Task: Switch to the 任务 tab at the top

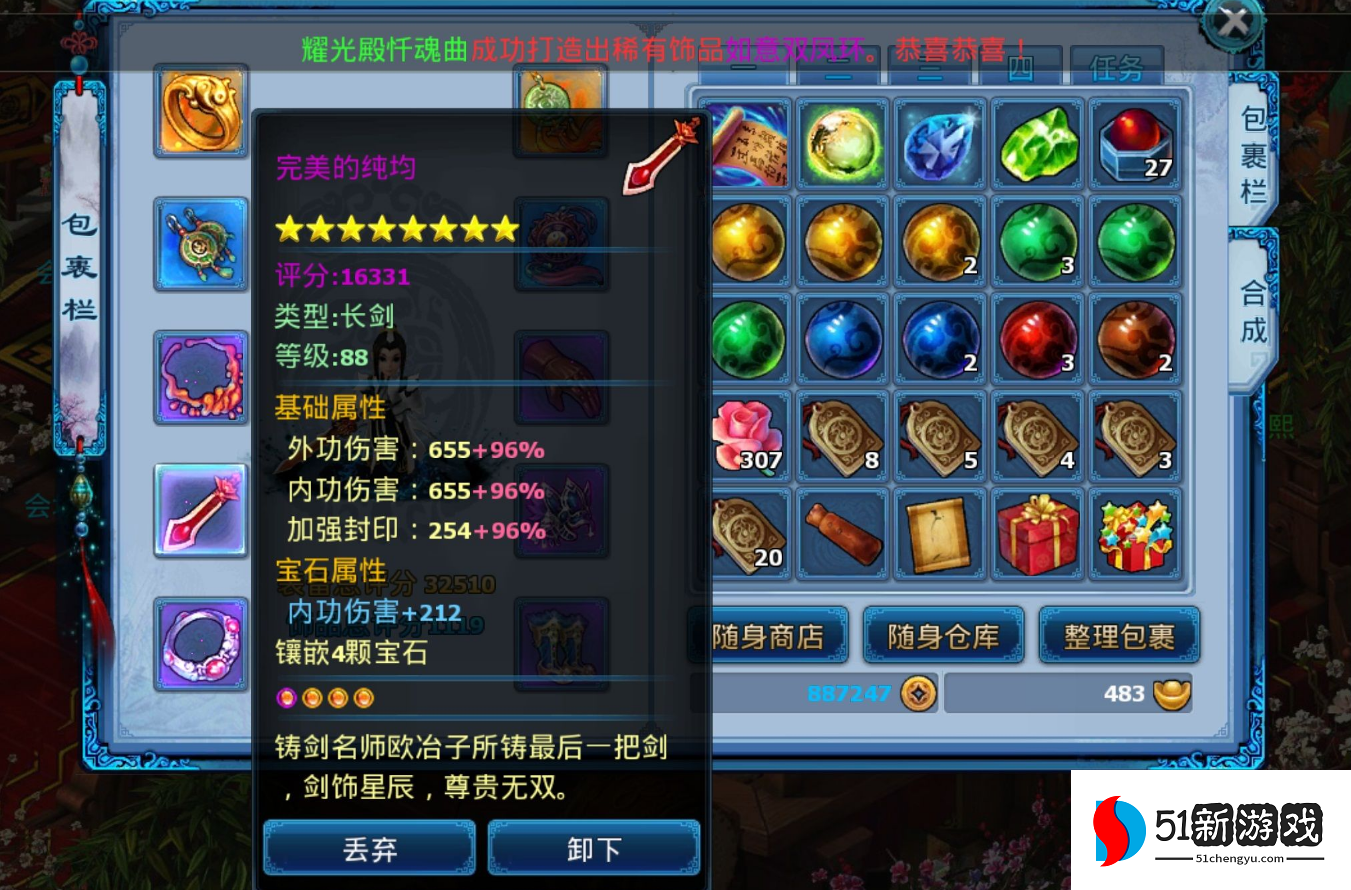Action: point(1117,70)
